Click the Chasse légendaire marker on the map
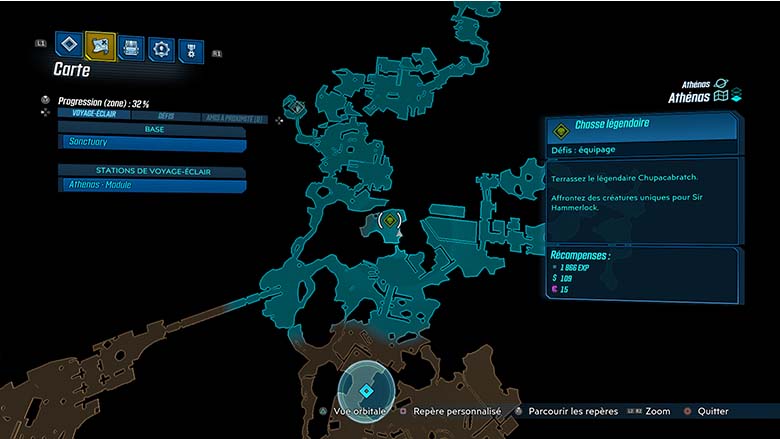780x439 pixels. tap(390, 219)
